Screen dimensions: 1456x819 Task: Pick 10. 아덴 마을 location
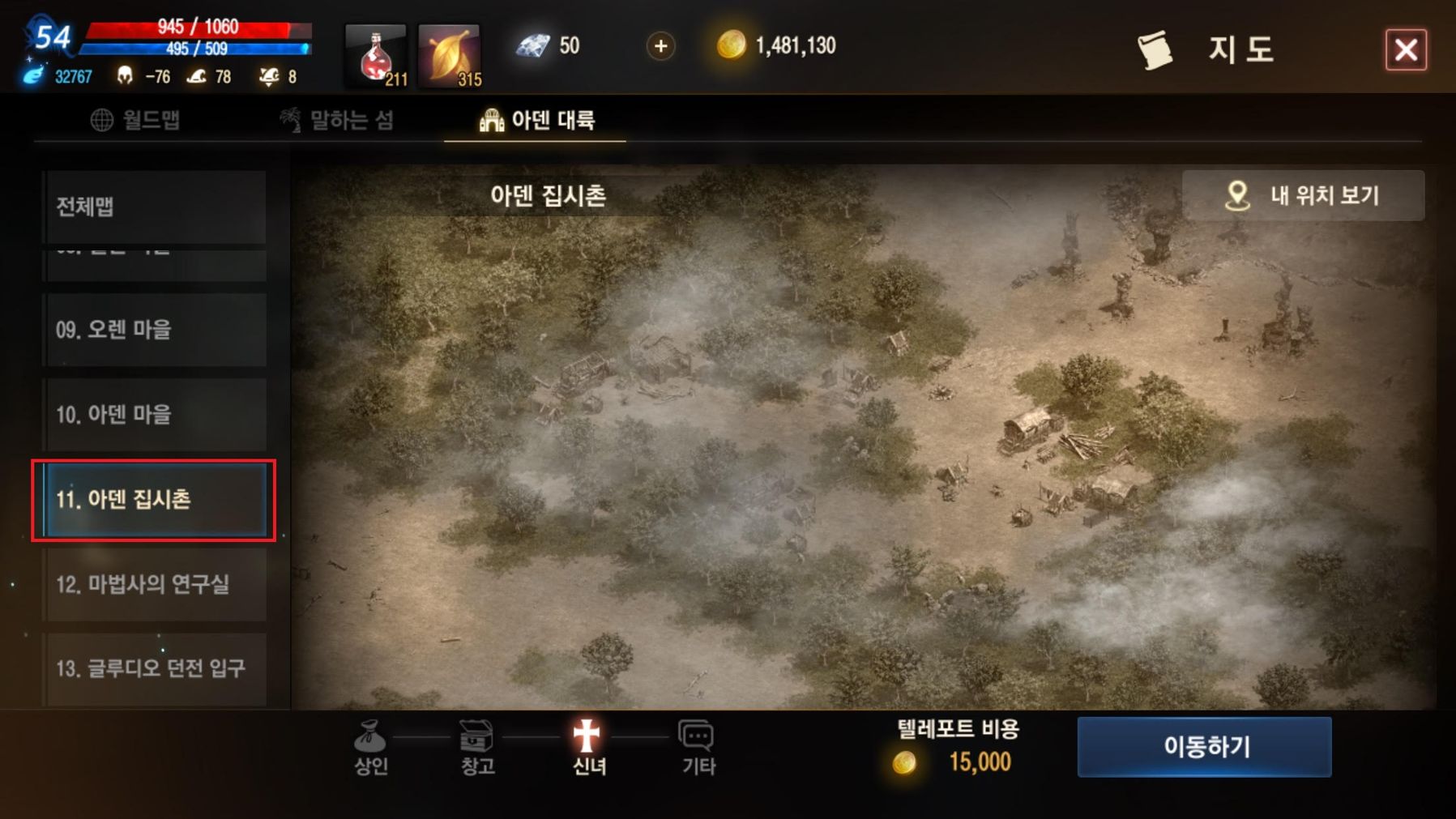click(155, 415)
